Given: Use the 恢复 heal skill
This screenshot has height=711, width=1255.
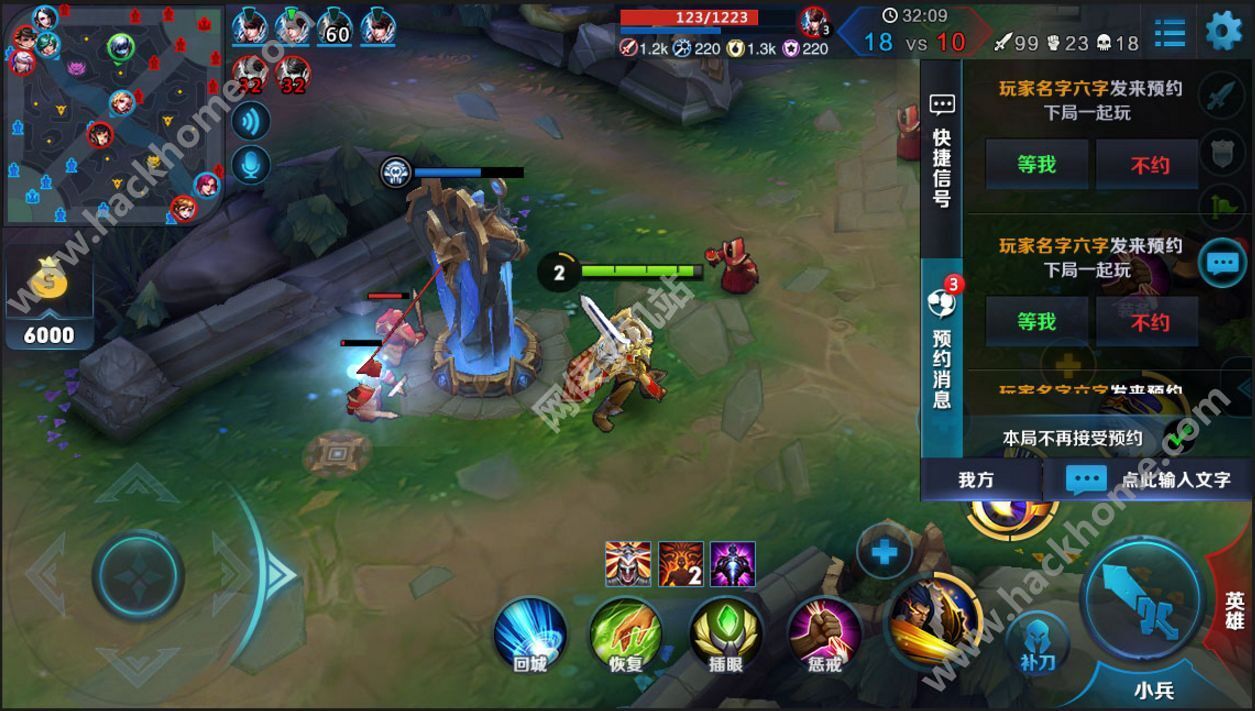Looking at the screenshot, I should tap(625, 634).
